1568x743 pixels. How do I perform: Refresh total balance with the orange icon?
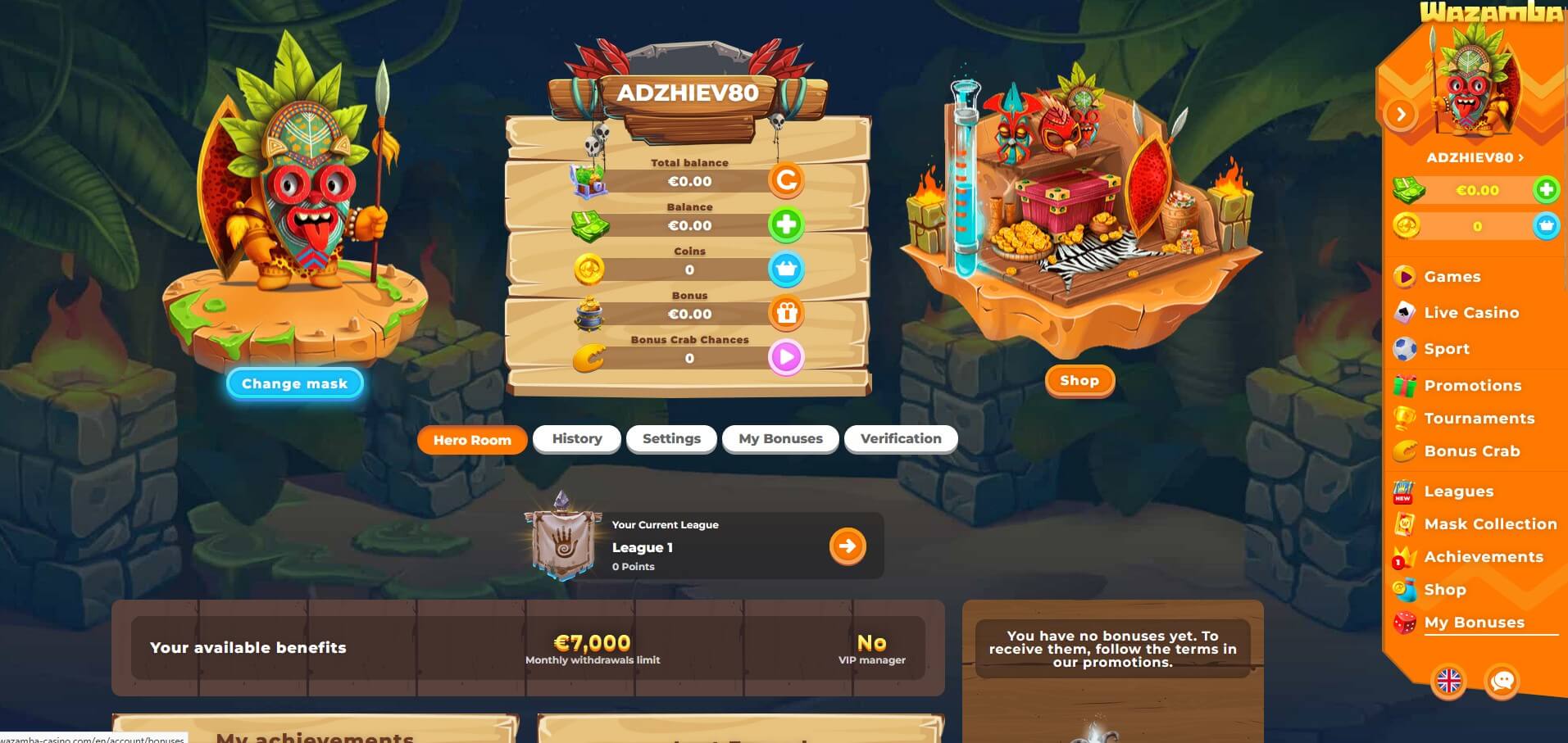tap(785, 180)
